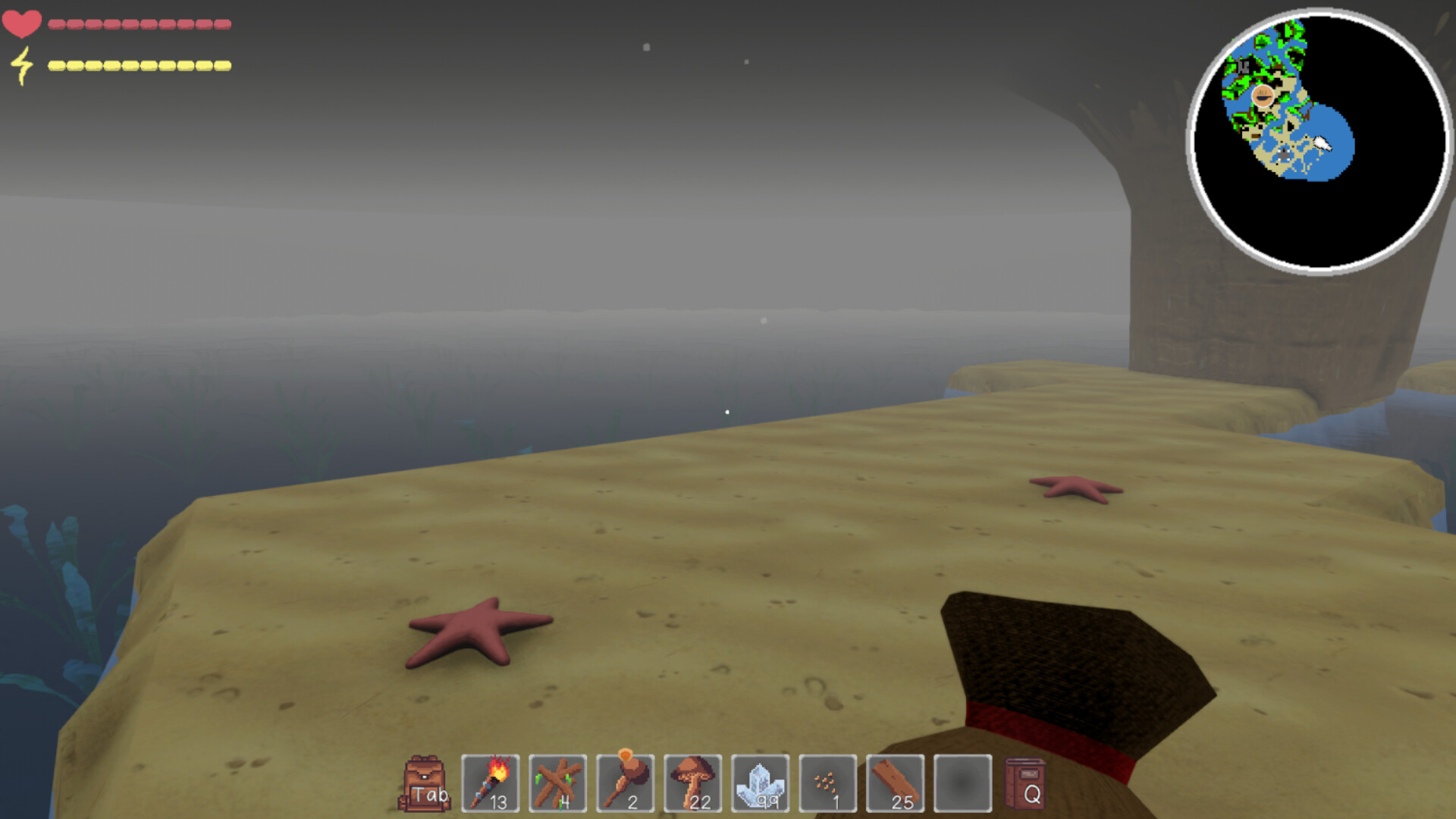Select the mushroom stack of 22
The height and width of the screenshot is (819, 1456).
point(694,783)
